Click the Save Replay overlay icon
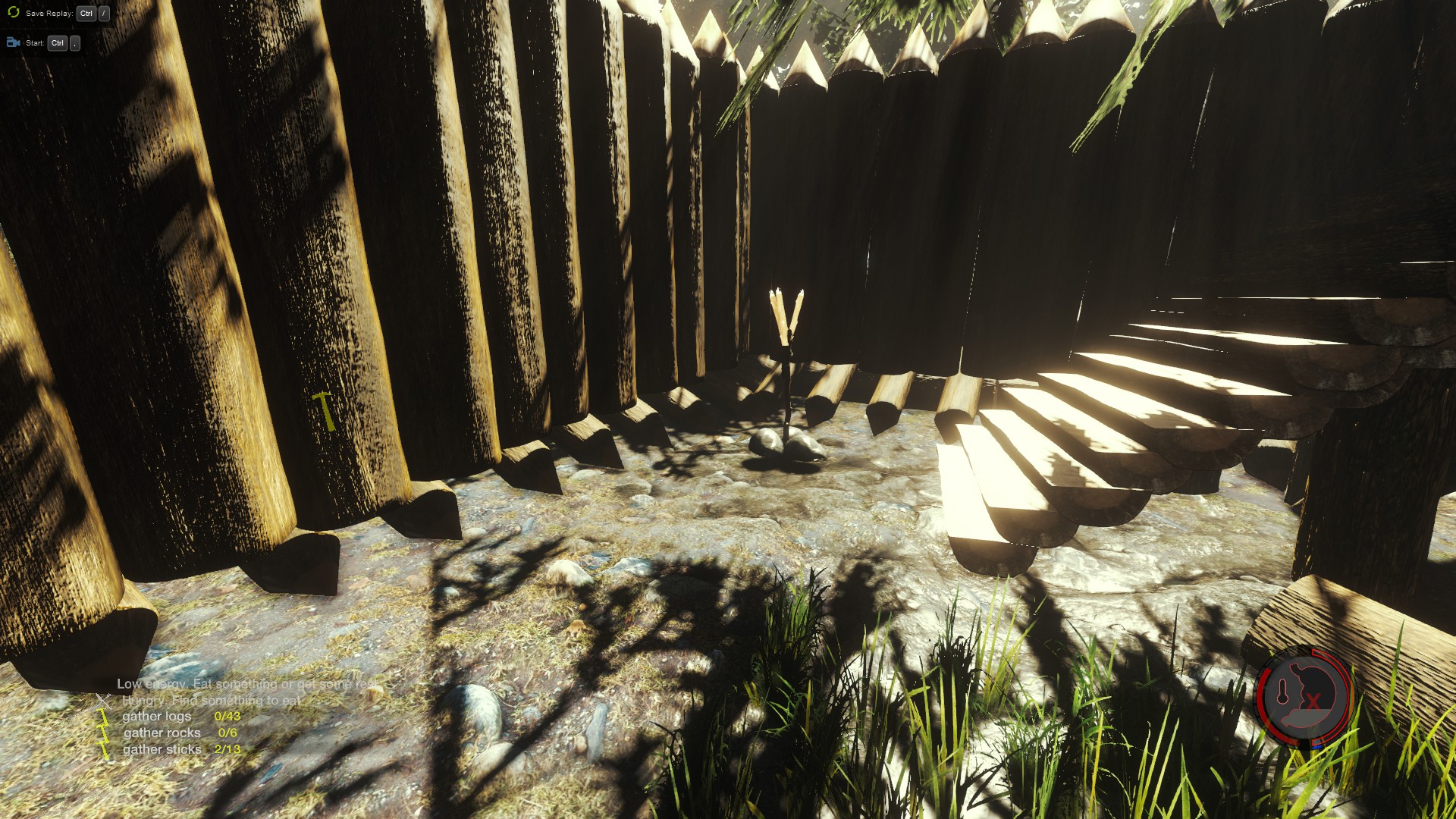 coord(13,12)
